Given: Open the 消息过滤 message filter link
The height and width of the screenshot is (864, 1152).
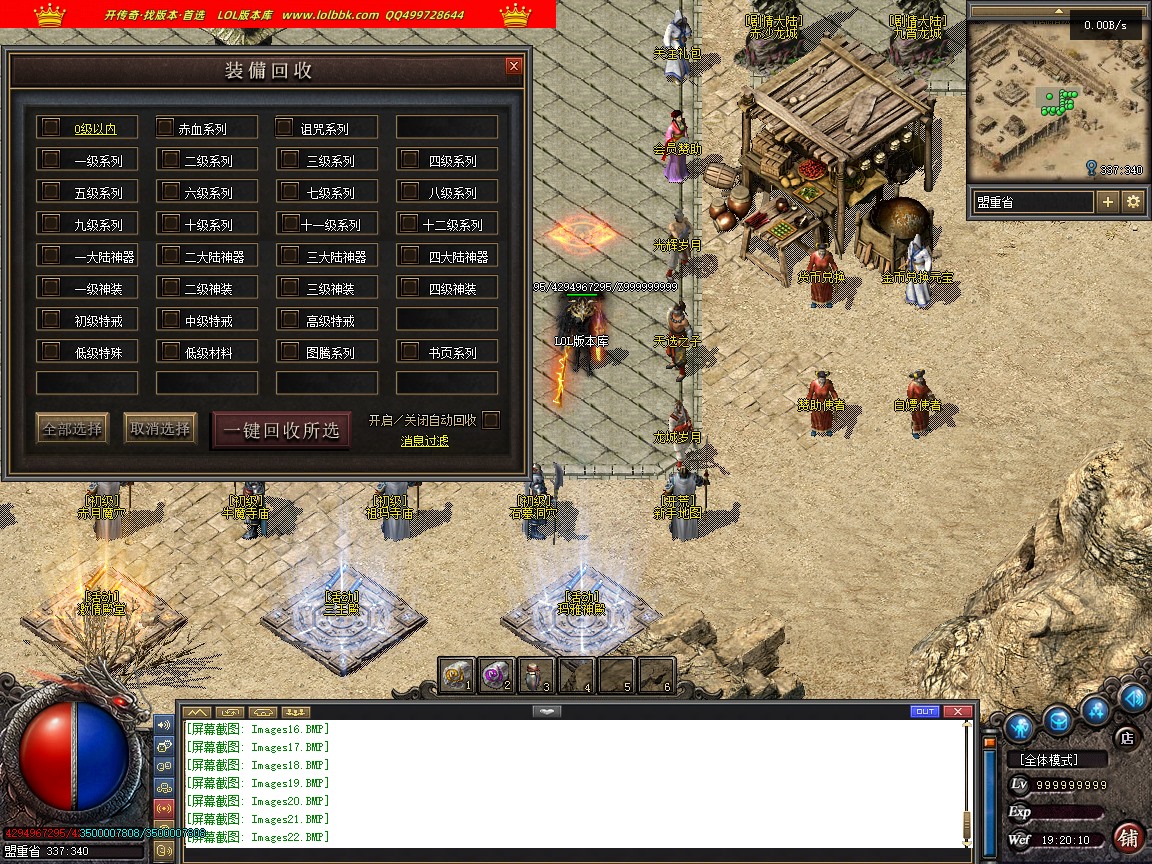Looking at the screenshot, I should pos(425,441).
